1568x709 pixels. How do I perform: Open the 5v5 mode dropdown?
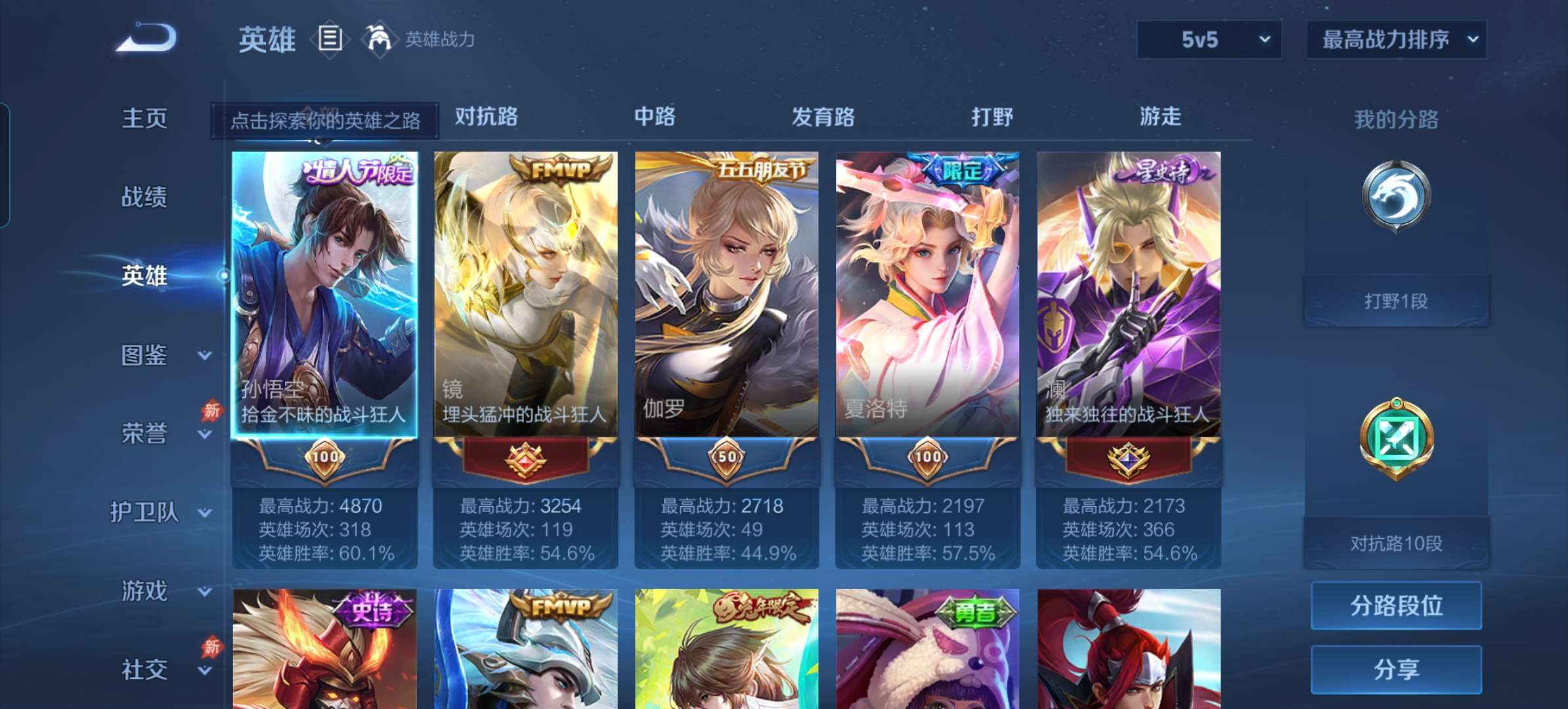click(1207, 39)
